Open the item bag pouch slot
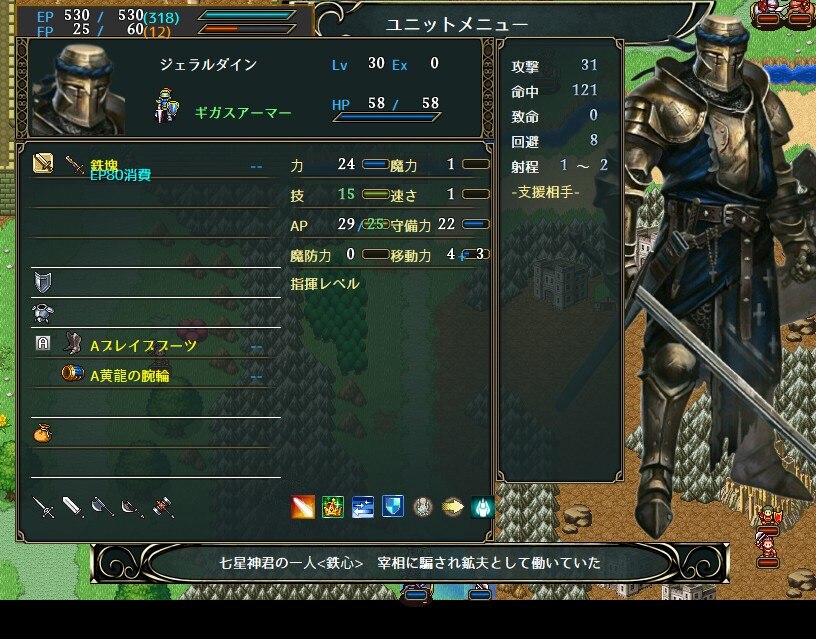This screenshot has height=639, width=816. (x=42, y=432)
